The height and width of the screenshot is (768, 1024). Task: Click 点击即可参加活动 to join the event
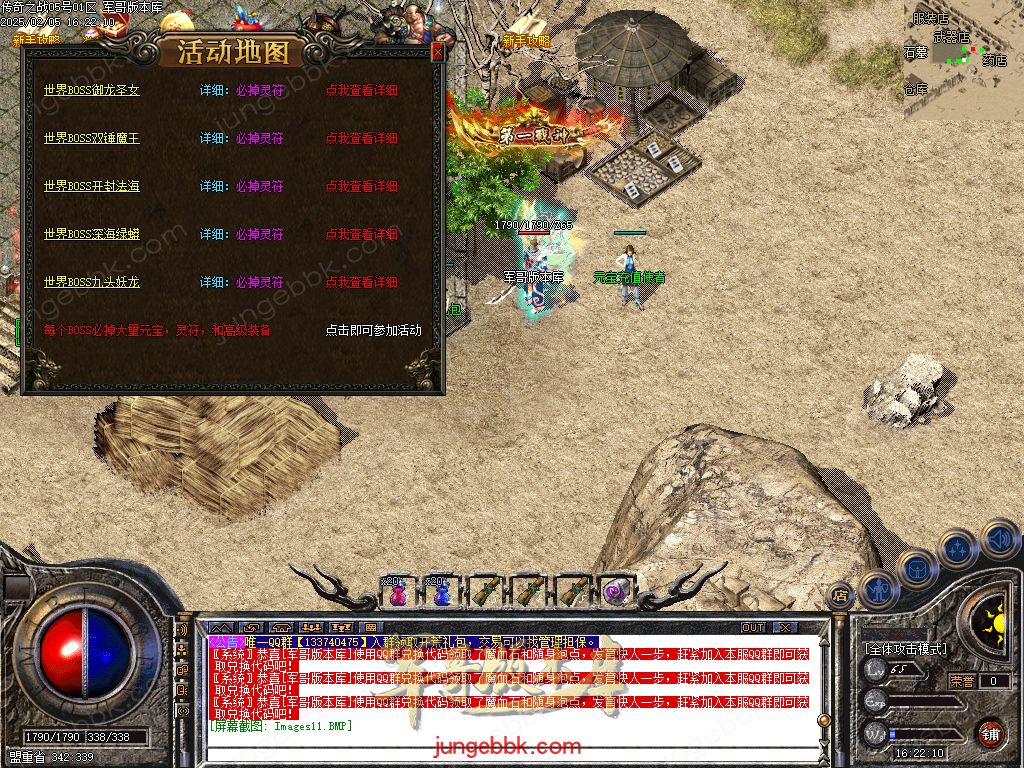pos(373,330)
